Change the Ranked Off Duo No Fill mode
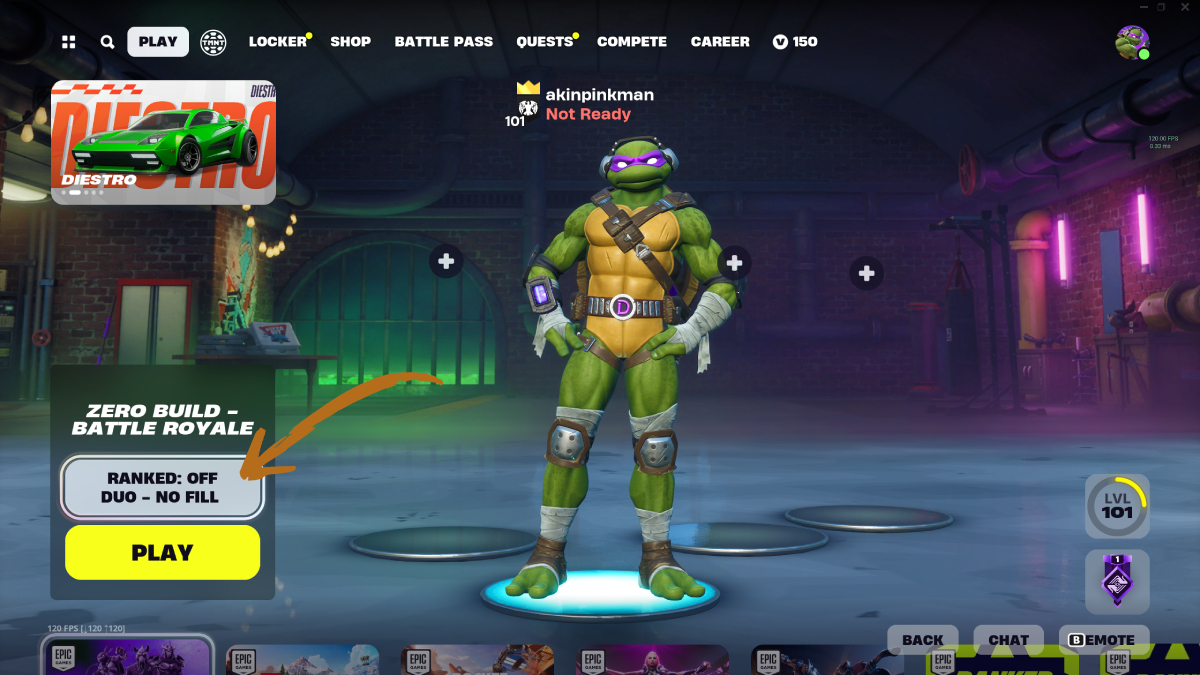 click(162, 487)
